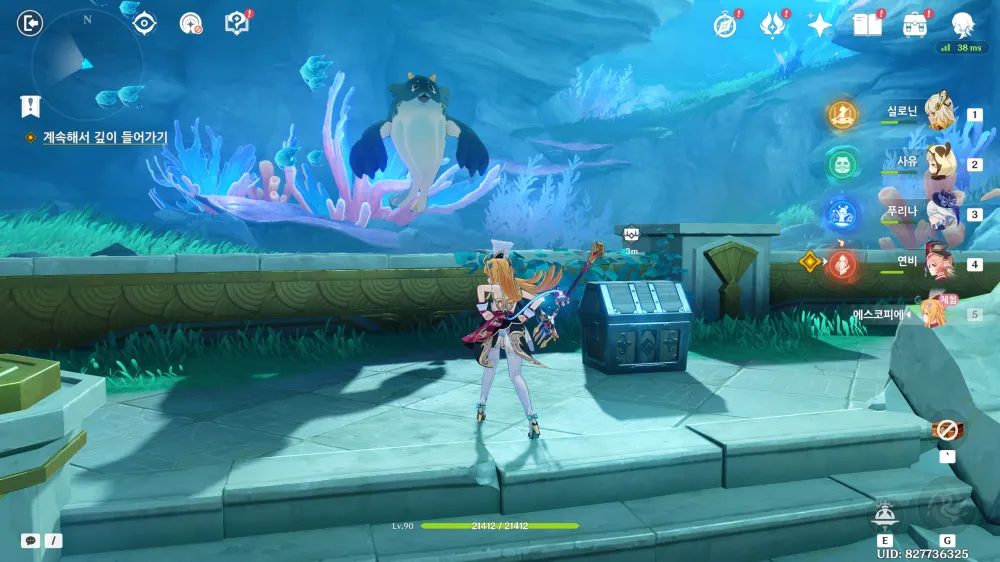Open the compass icon in the top bar
This screenshot has width=1000, height=562.
(x=725, y=25)
